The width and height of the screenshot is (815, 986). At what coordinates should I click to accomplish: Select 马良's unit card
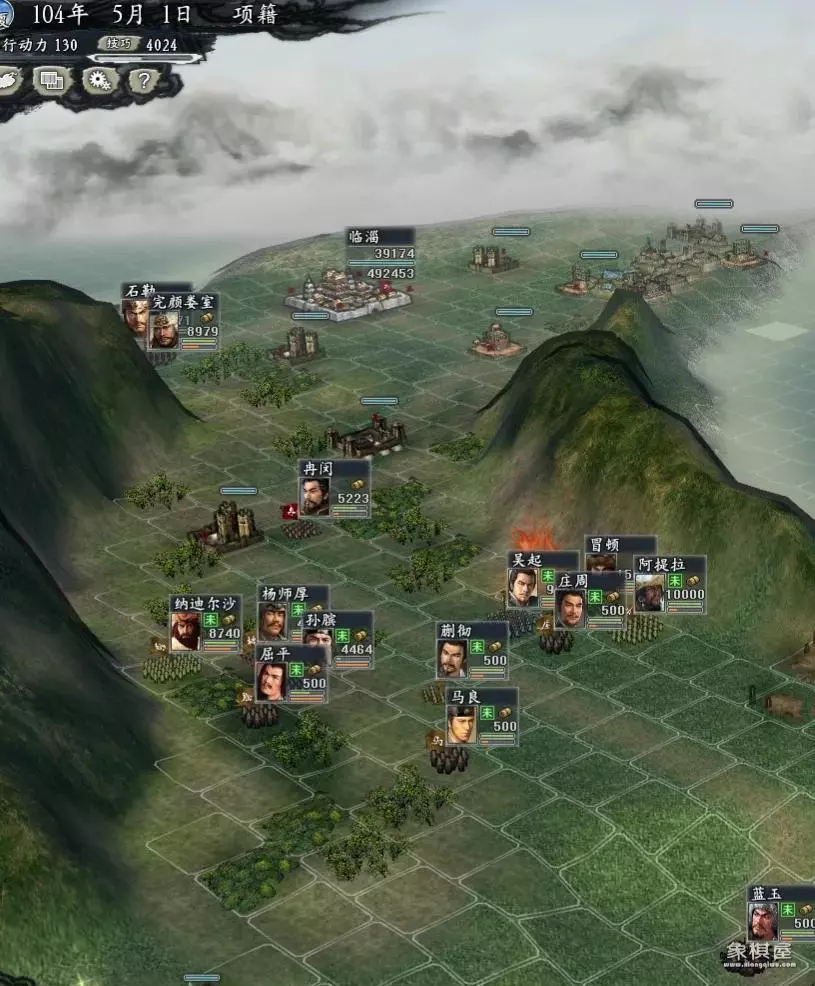pos(481,716)
